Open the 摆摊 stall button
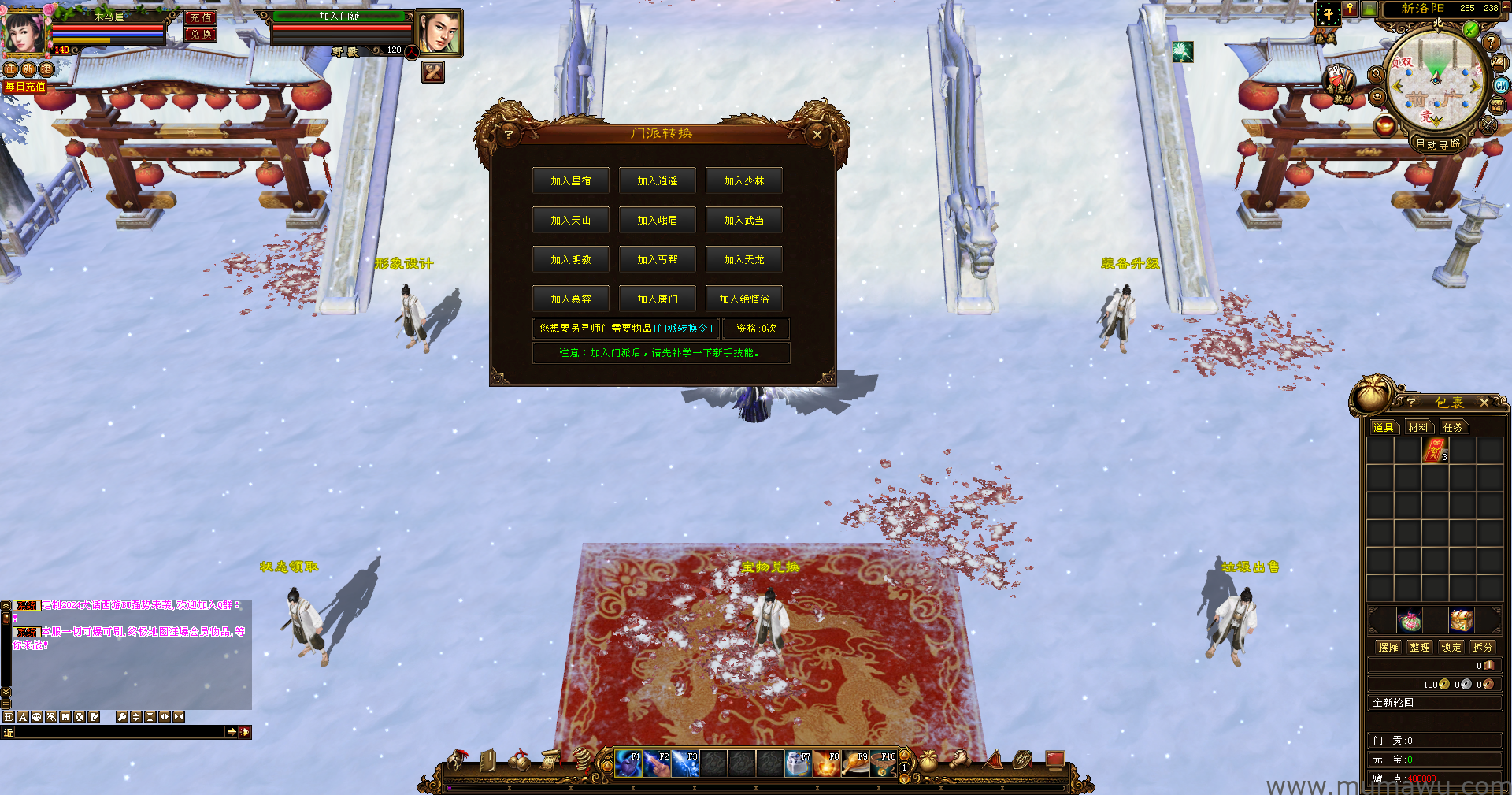The height and width of the screenshot is (795, 1512). (x=1388, y=648)
